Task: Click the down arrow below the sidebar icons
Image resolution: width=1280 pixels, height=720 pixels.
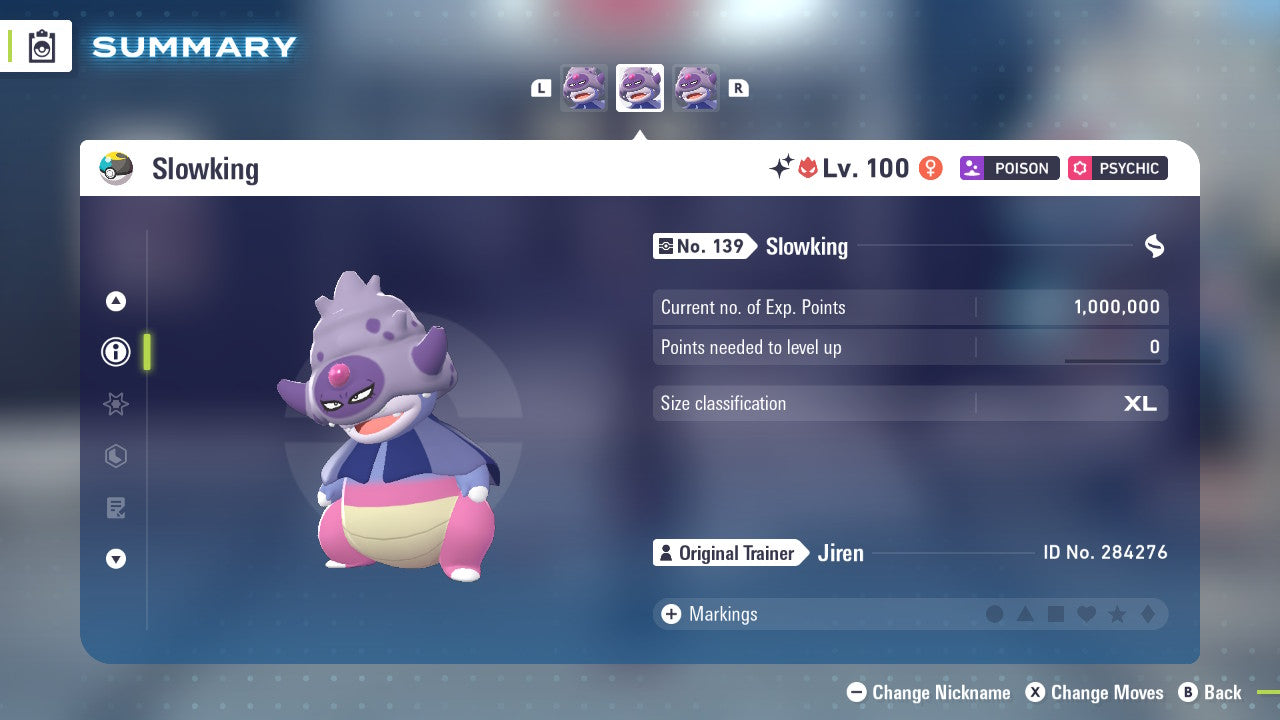Action: coord(116,559)
